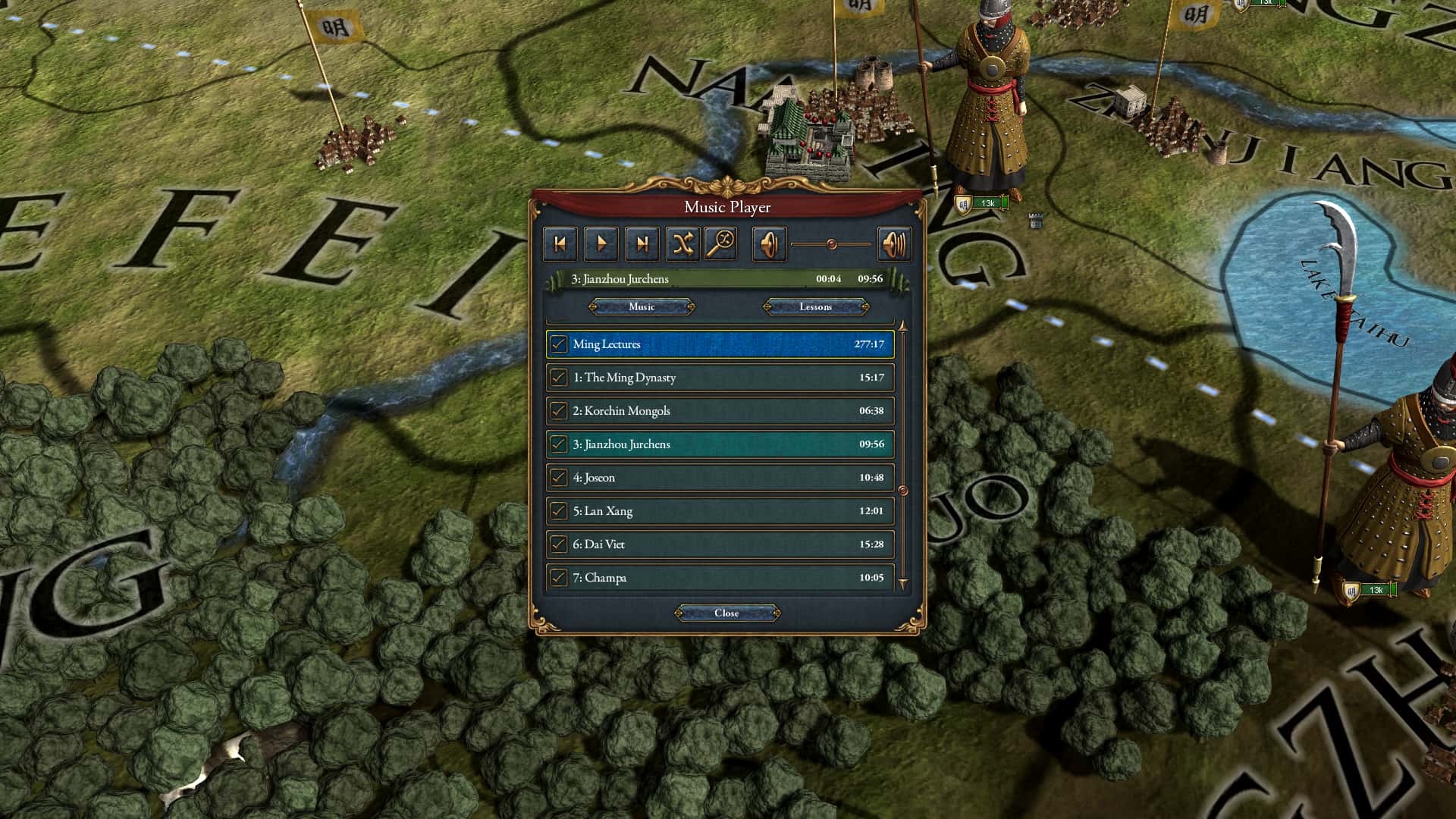The width and height of the screenshot is (1456, 819).
Task: Mute audio via the small speaker icon
Action: [x=768, y=243]
